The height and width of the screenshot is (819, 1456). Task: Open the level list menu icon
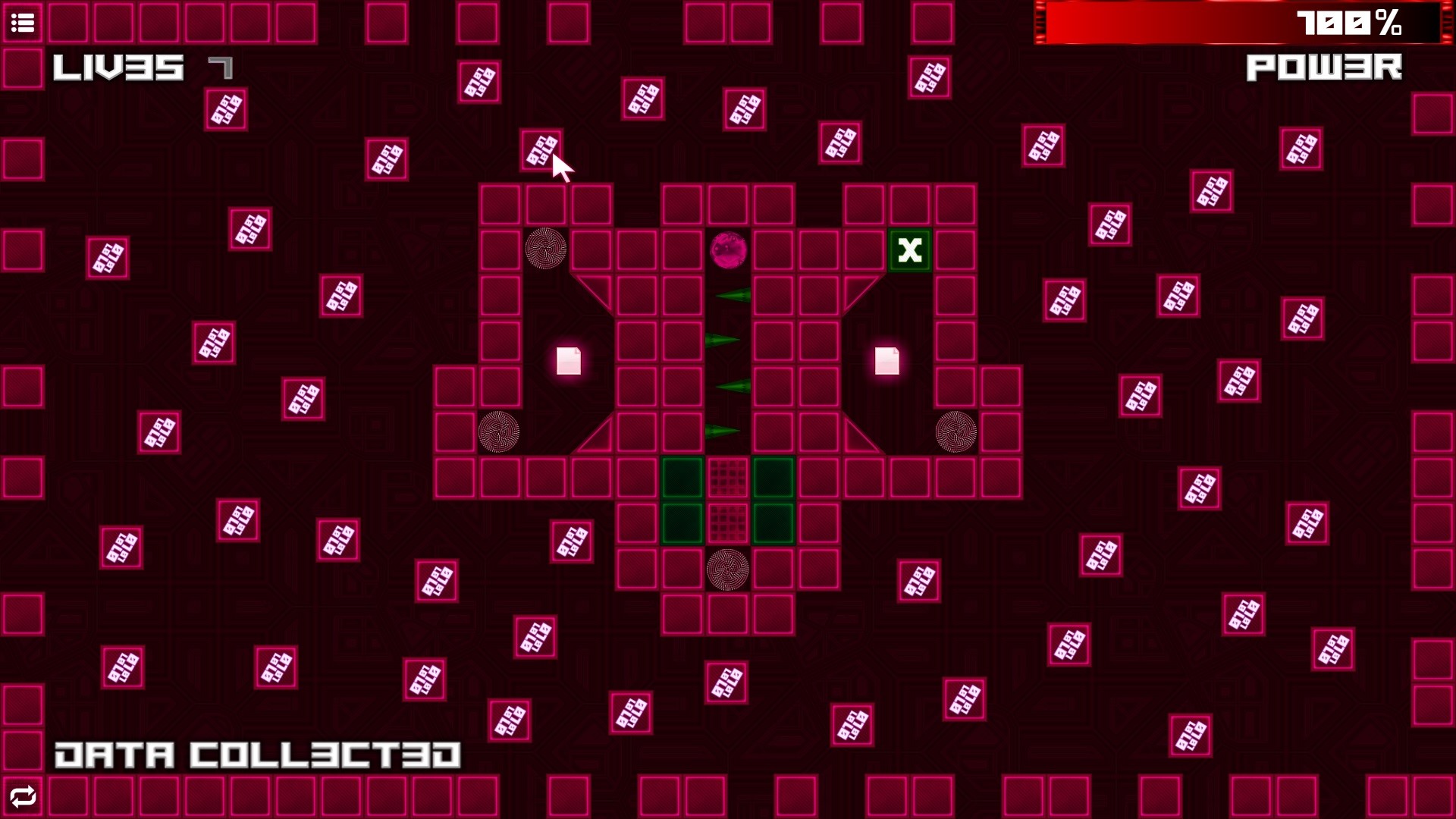23,23
